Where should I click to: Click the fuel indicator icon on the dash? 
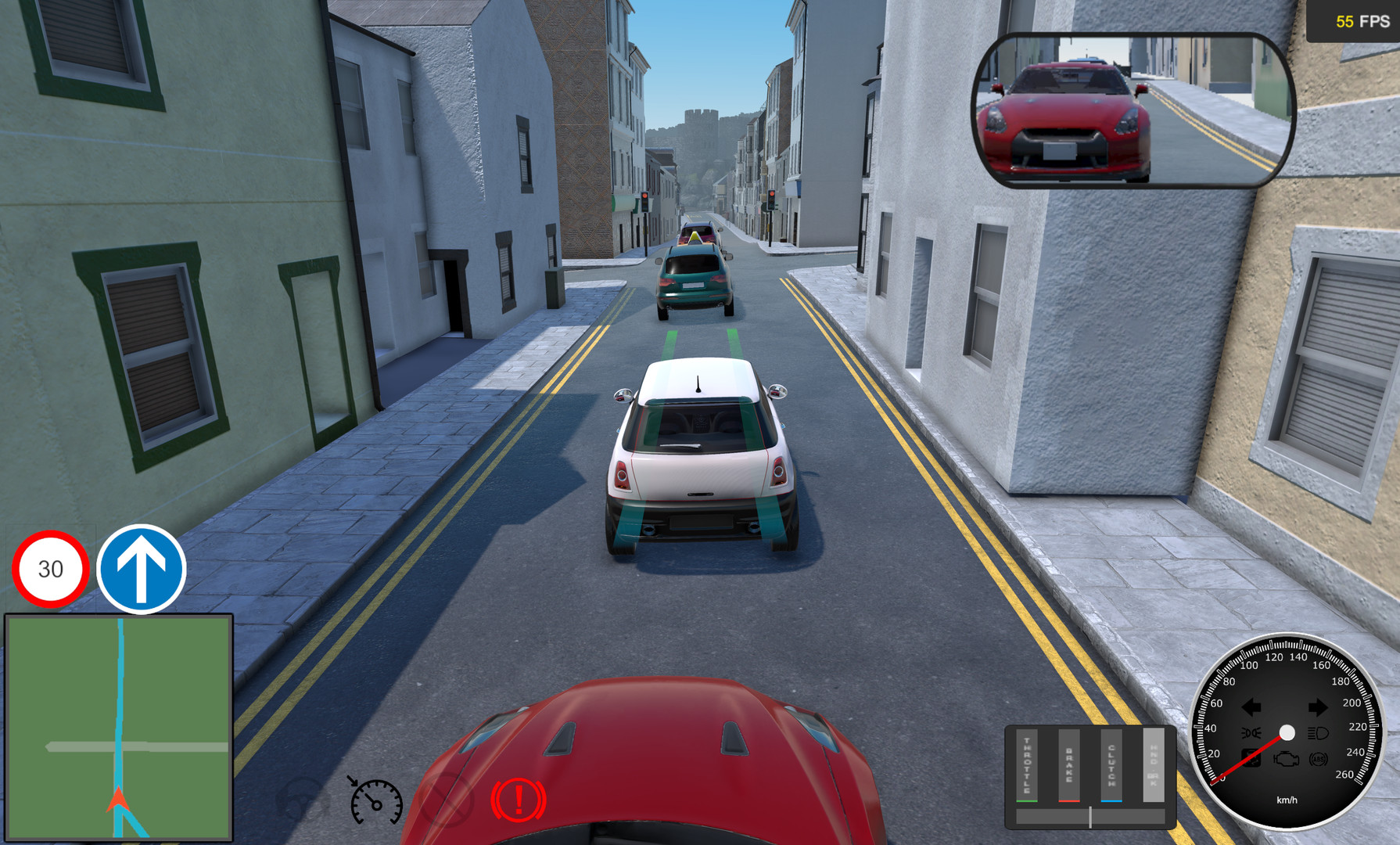coord(1251,758)
